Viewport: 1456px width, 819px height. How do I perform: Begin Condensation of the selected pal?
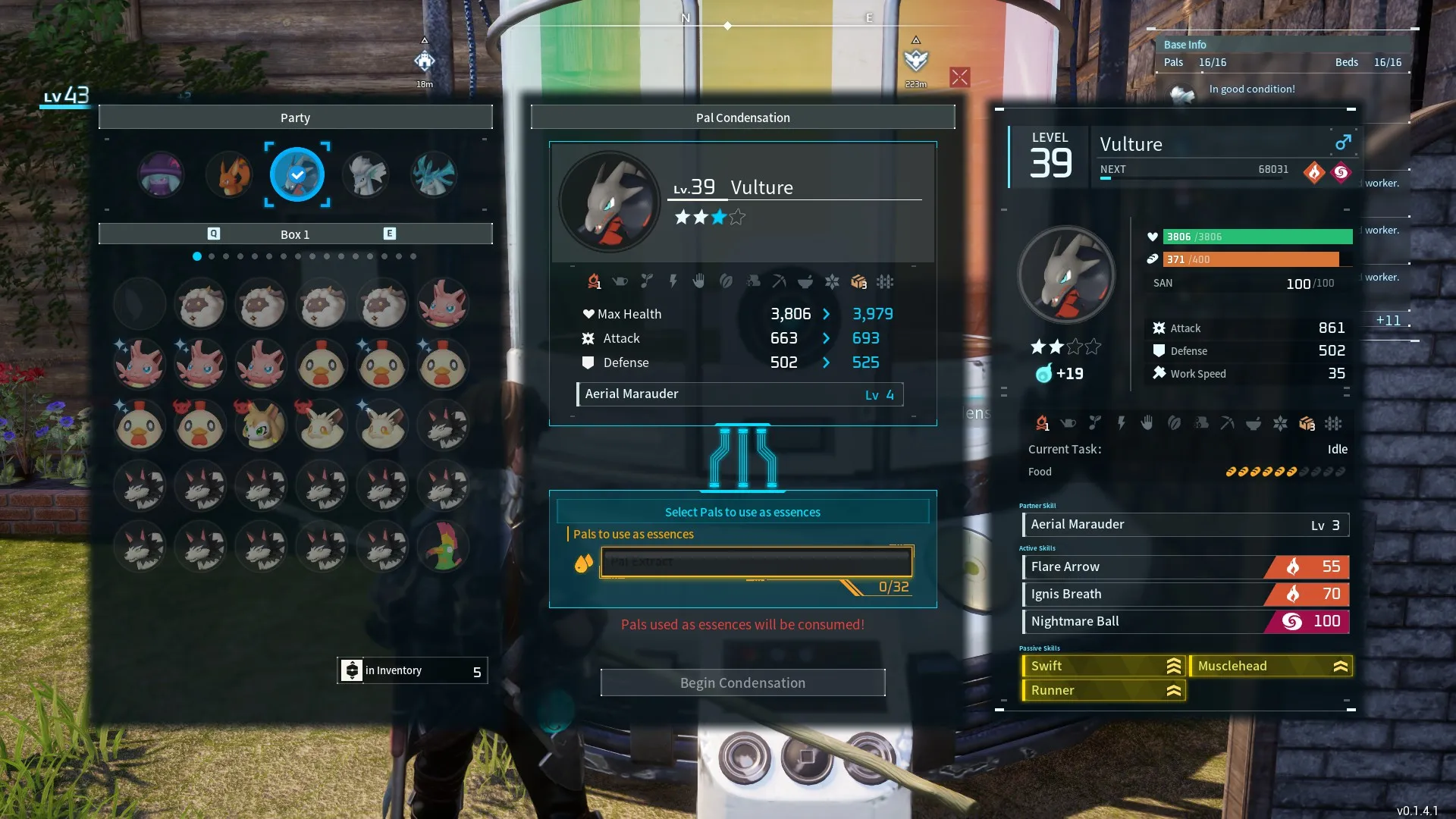(742, 682)
